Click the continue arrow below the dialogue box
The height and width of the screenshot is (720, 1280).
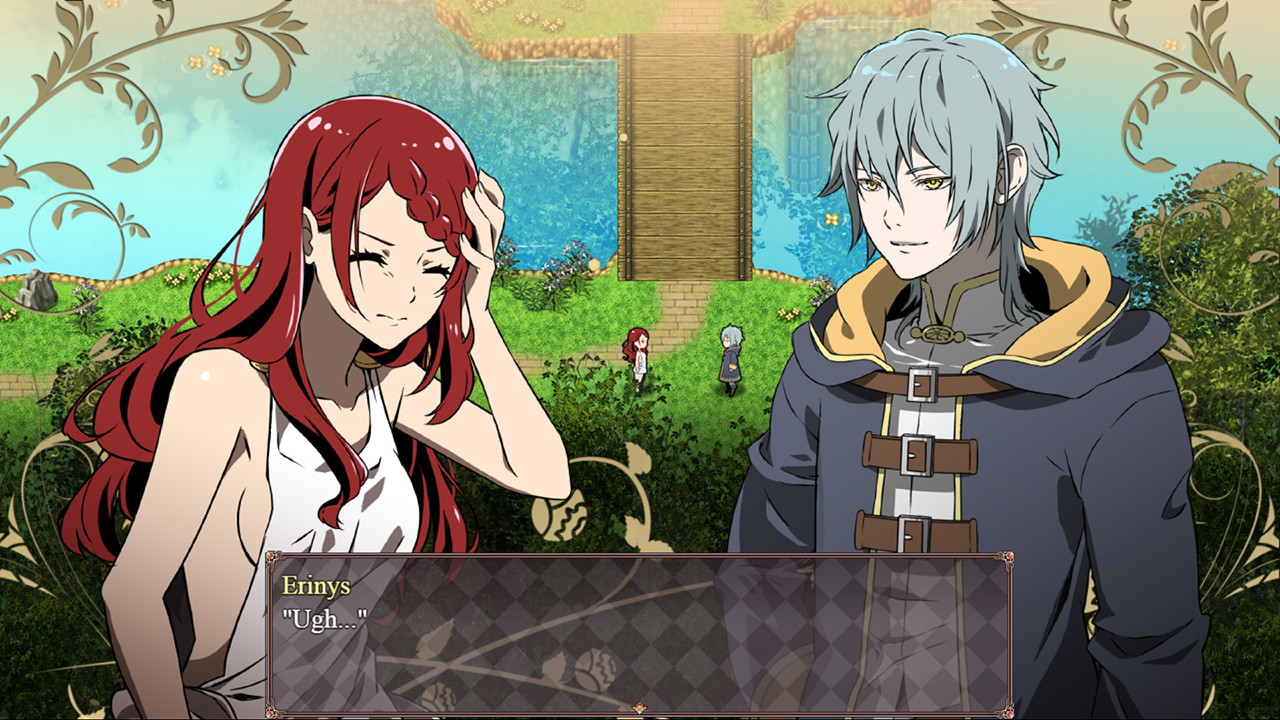coord(639,707)
